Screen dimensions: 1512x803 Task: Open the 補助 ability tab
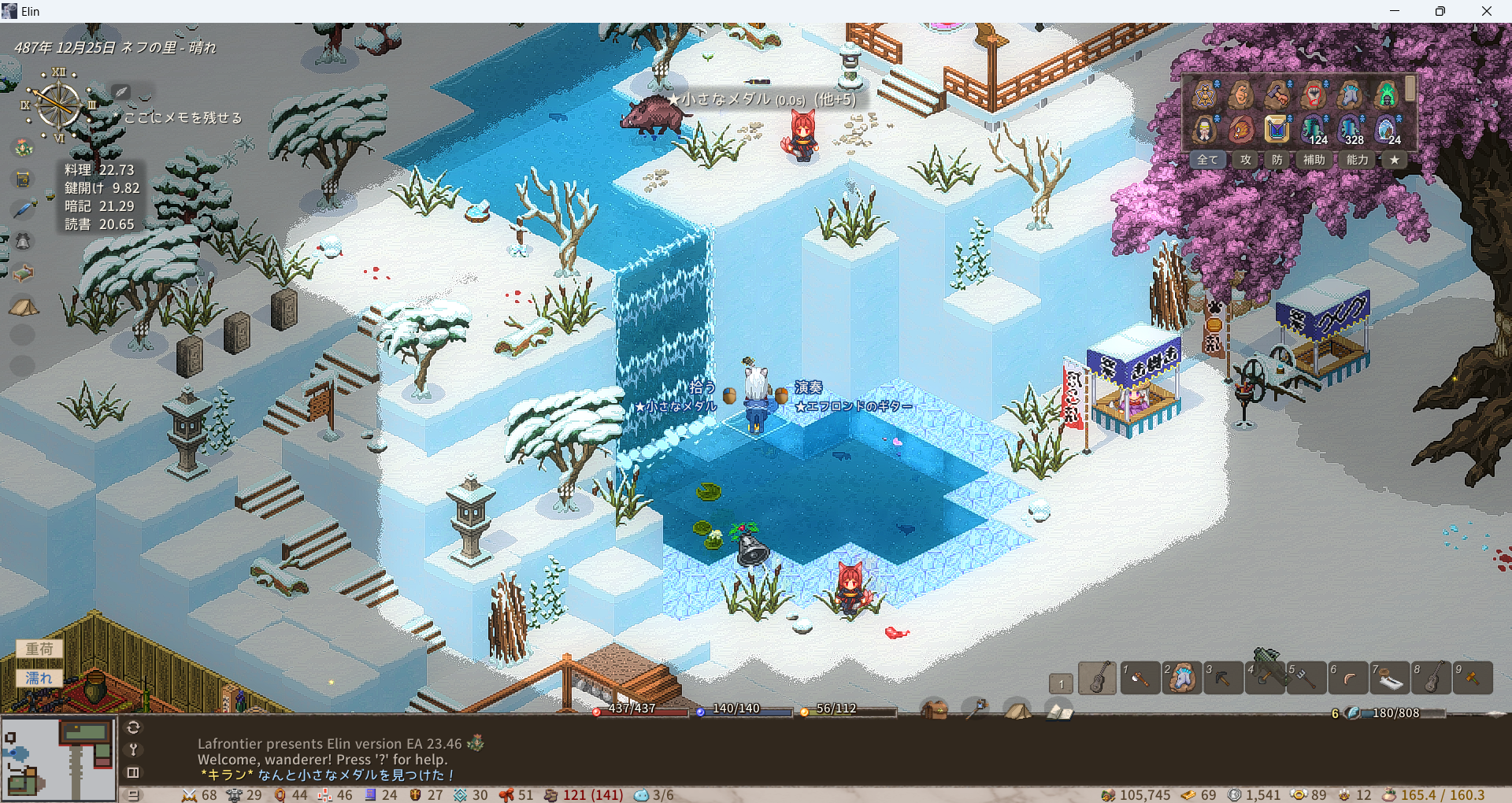click(1314, 160)
